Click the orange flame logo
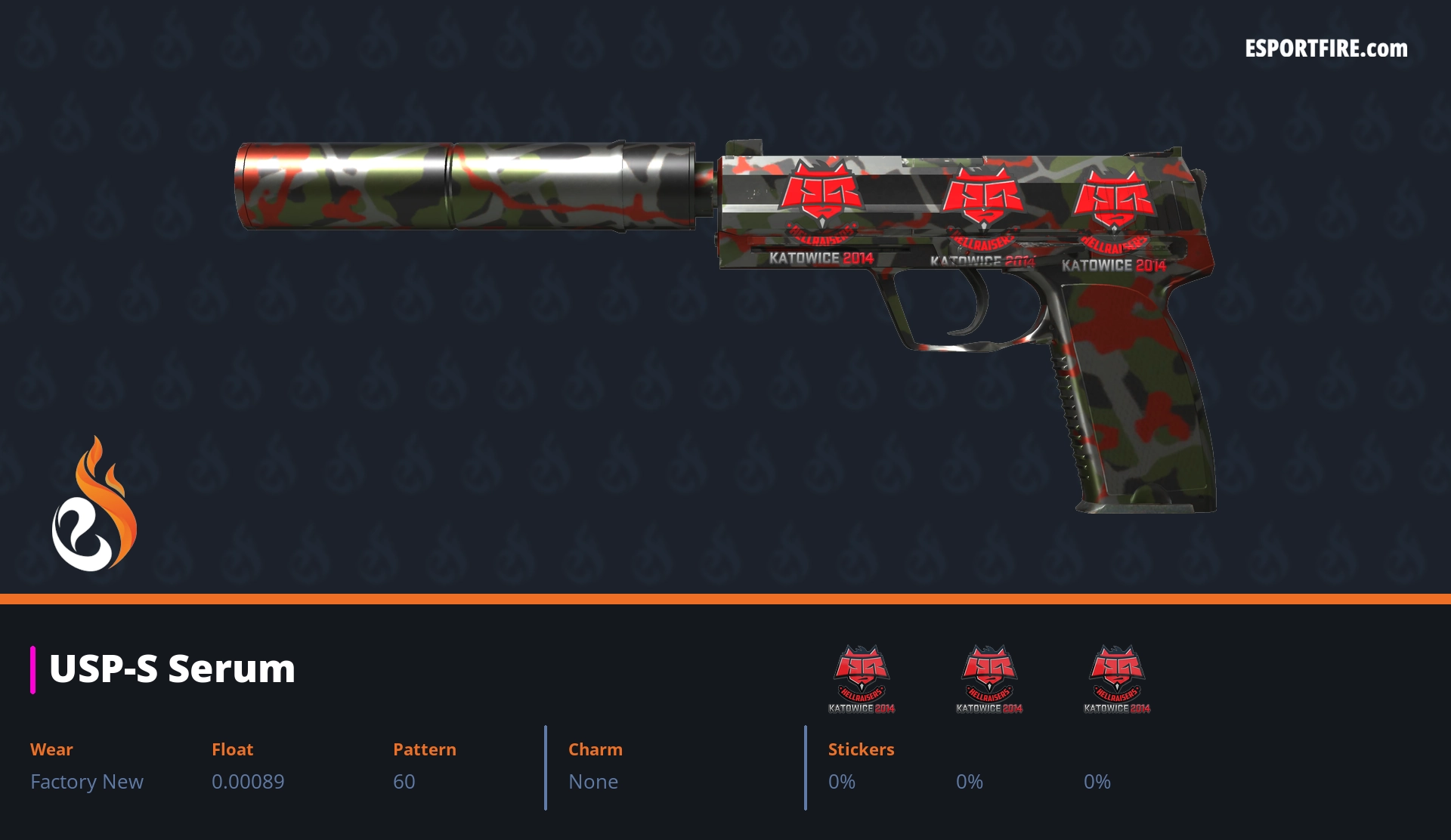The width and height of the screenshot is (1451, 840). coord(94,505)
